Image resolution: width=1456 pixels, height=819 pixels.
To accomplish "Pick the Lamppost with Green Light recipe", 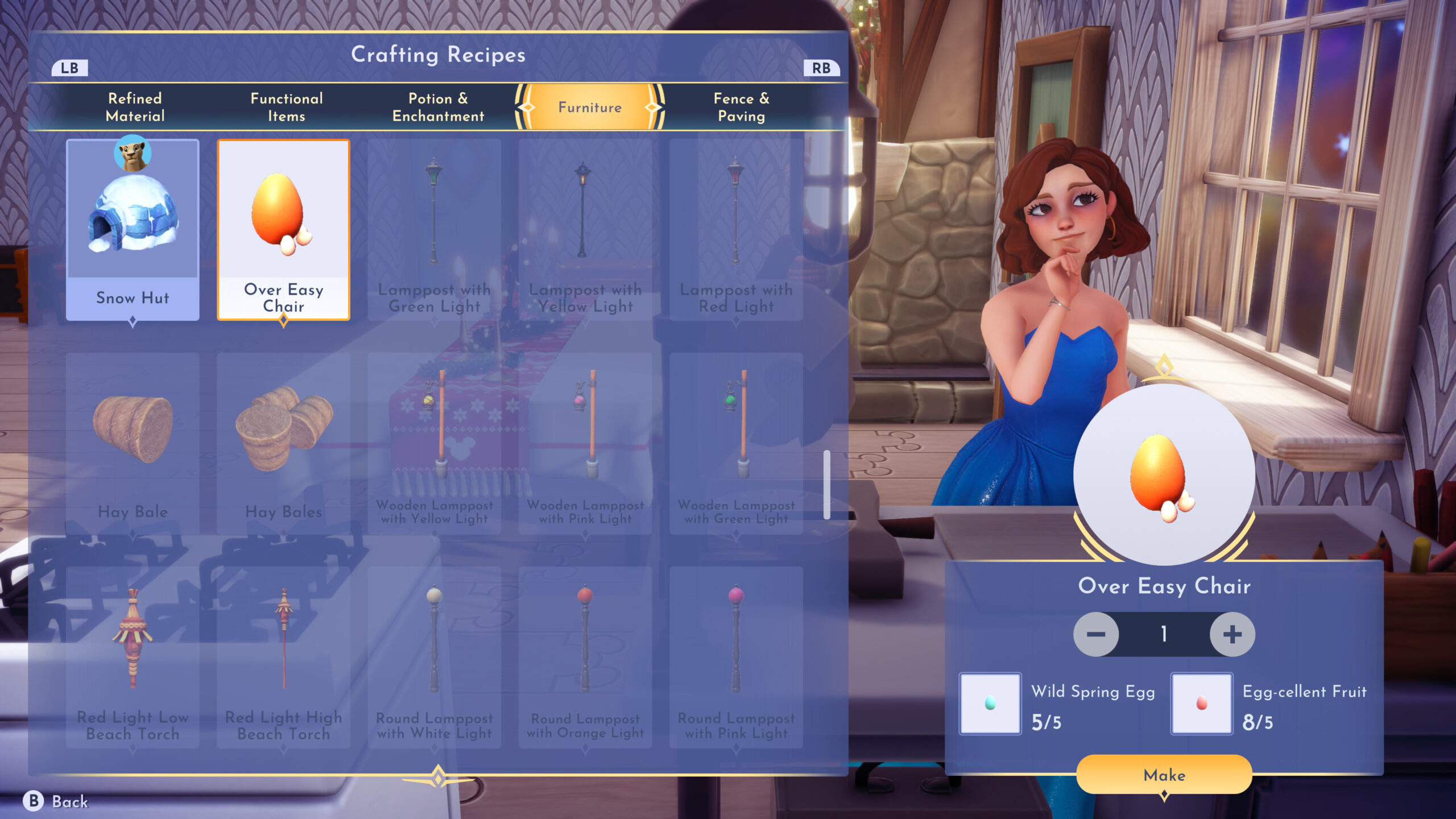I will [x=435, y=230].
